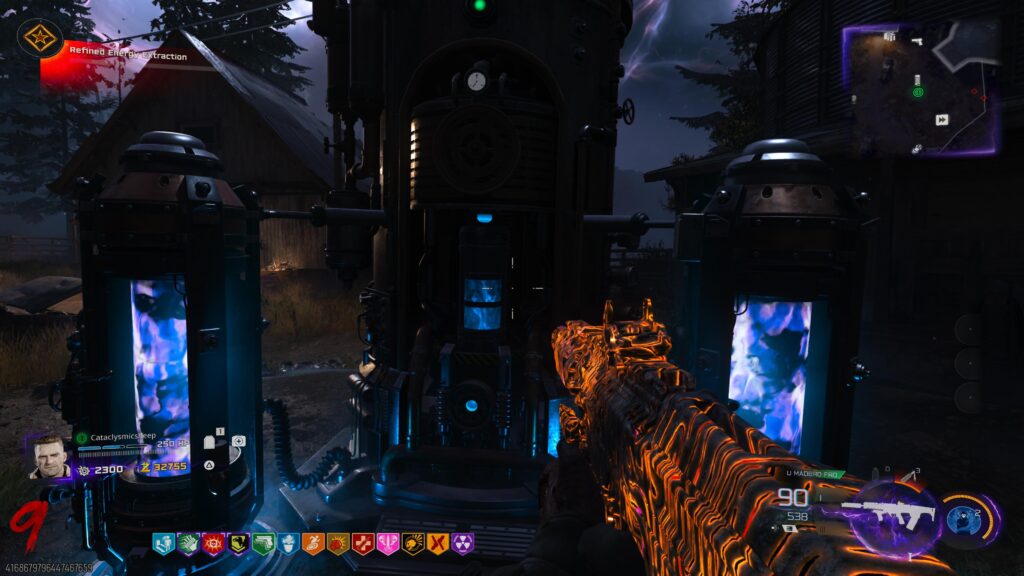Select the purple radiation symbol perk icon

[463, 544]
